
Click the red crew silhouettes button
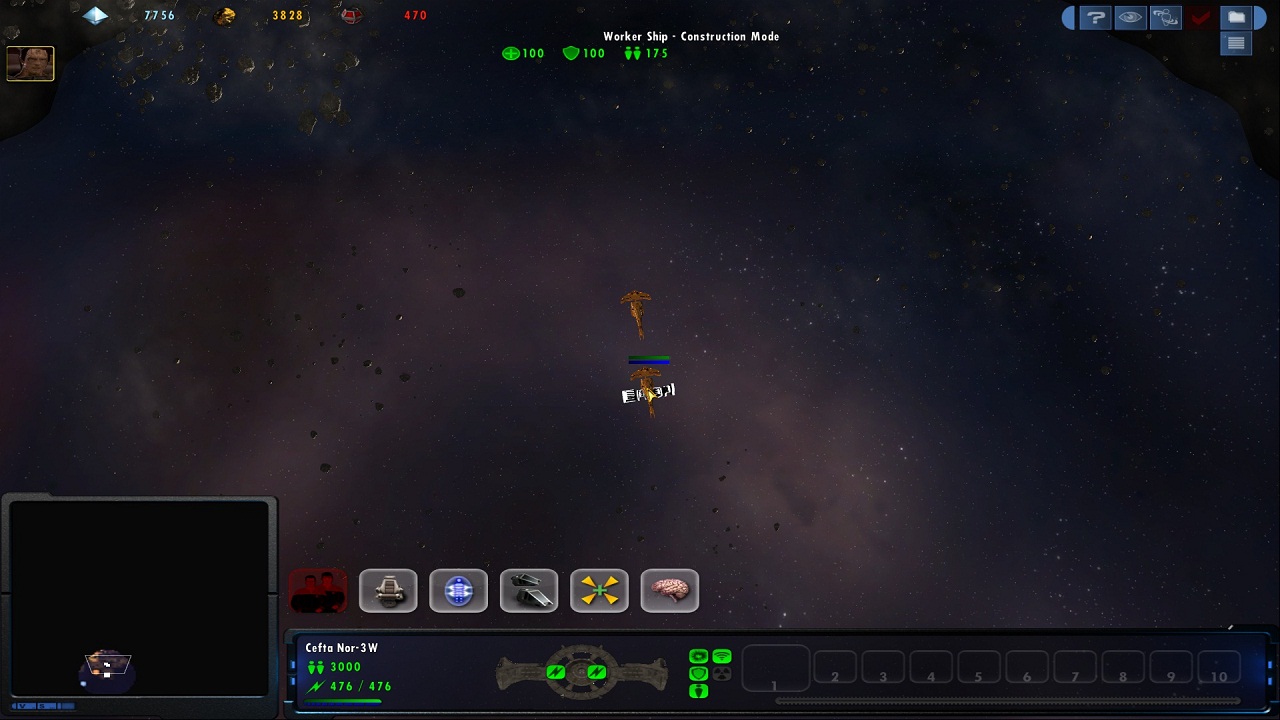click(x=318, y=591)
